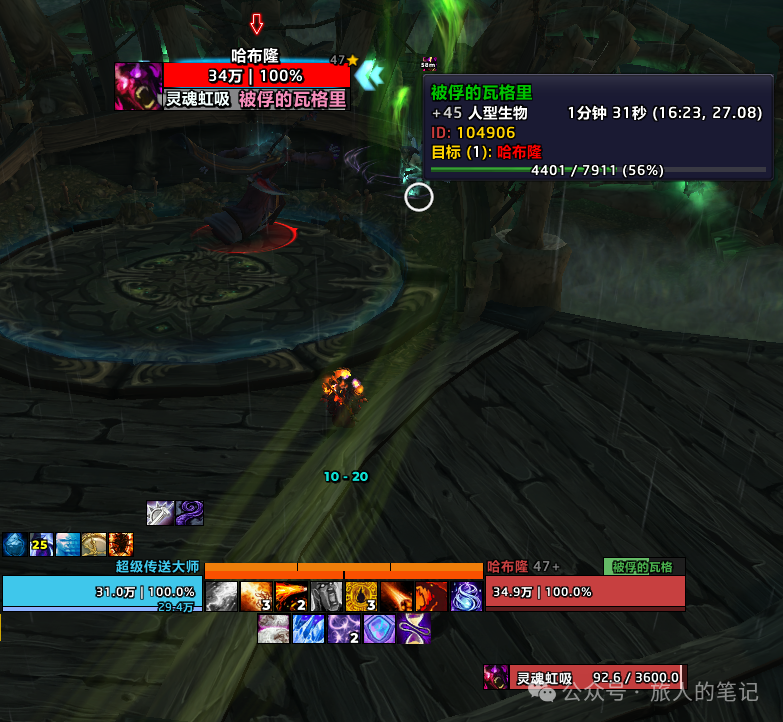Activate the blue shield ability icon
783x722 pixels.
(x=379, y=629)
